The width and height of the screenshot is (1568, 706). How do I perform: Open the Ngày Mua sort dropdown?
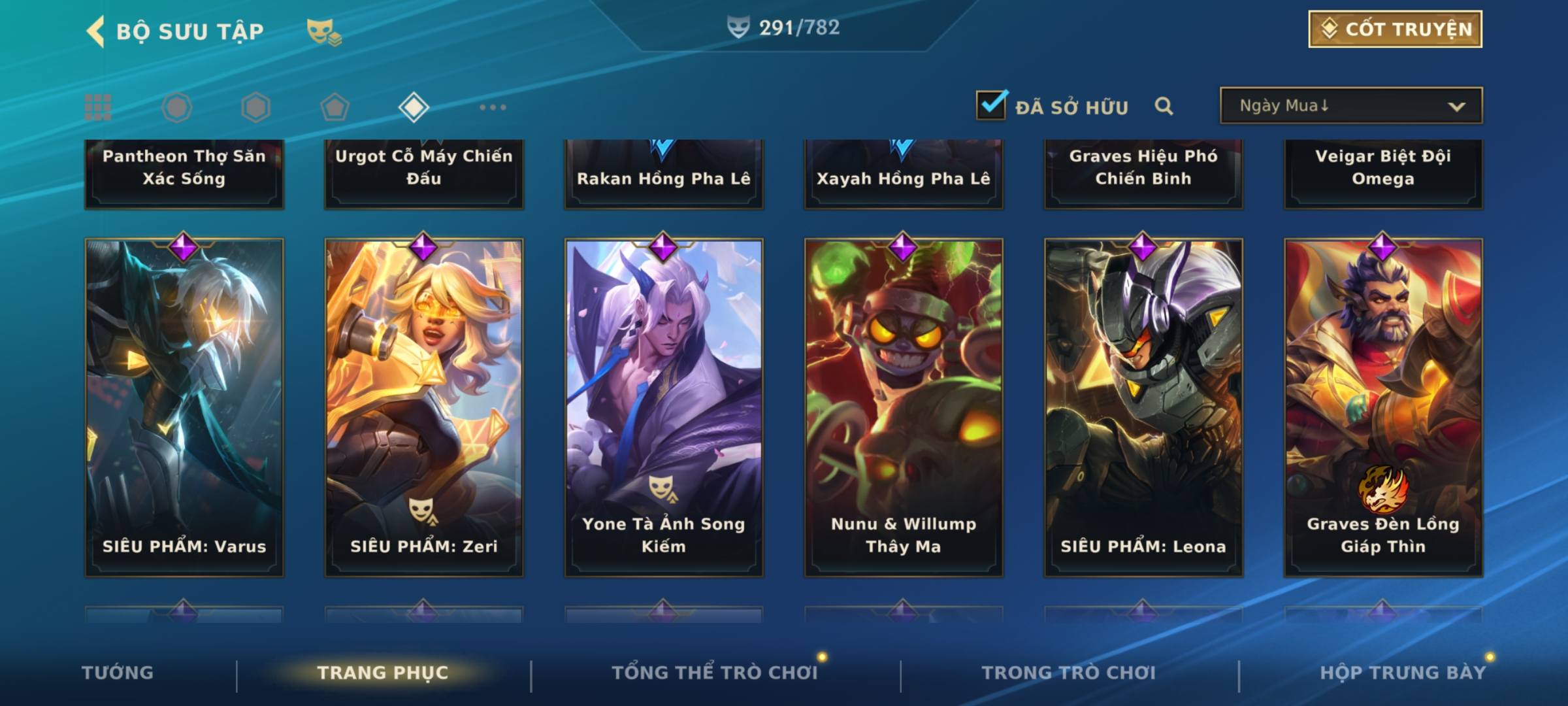pyautogui.click(x=1350, y=106)
